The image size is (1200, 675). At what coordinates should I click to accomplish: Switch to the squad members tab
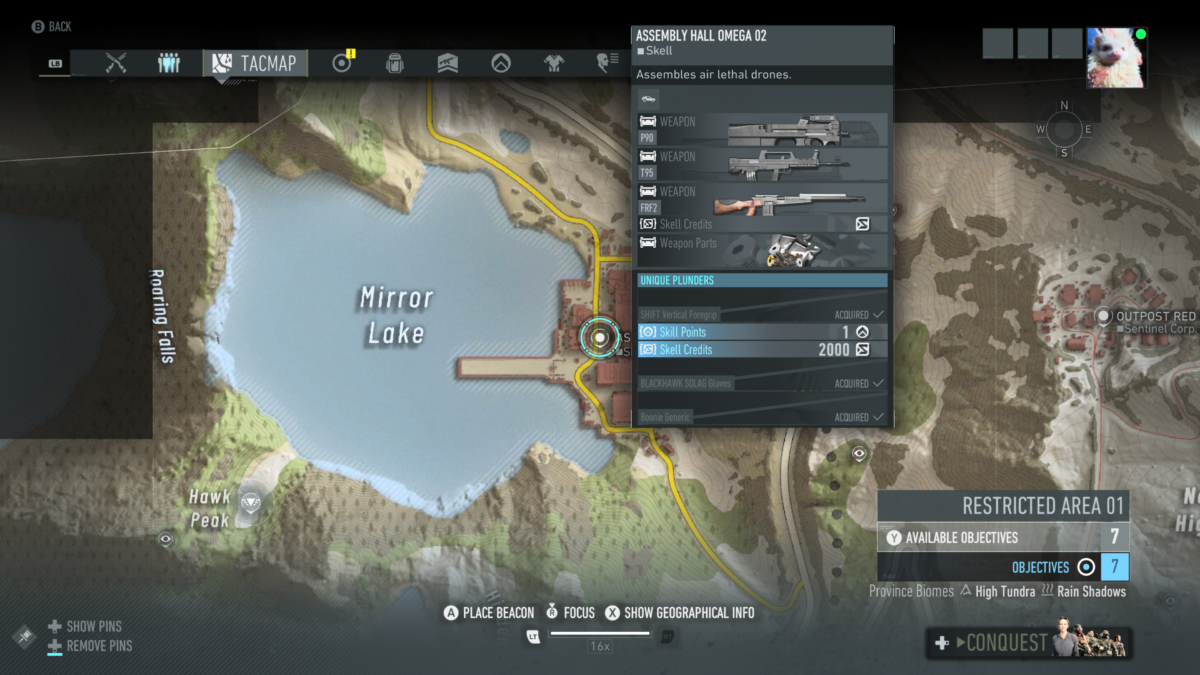(169, 63)
